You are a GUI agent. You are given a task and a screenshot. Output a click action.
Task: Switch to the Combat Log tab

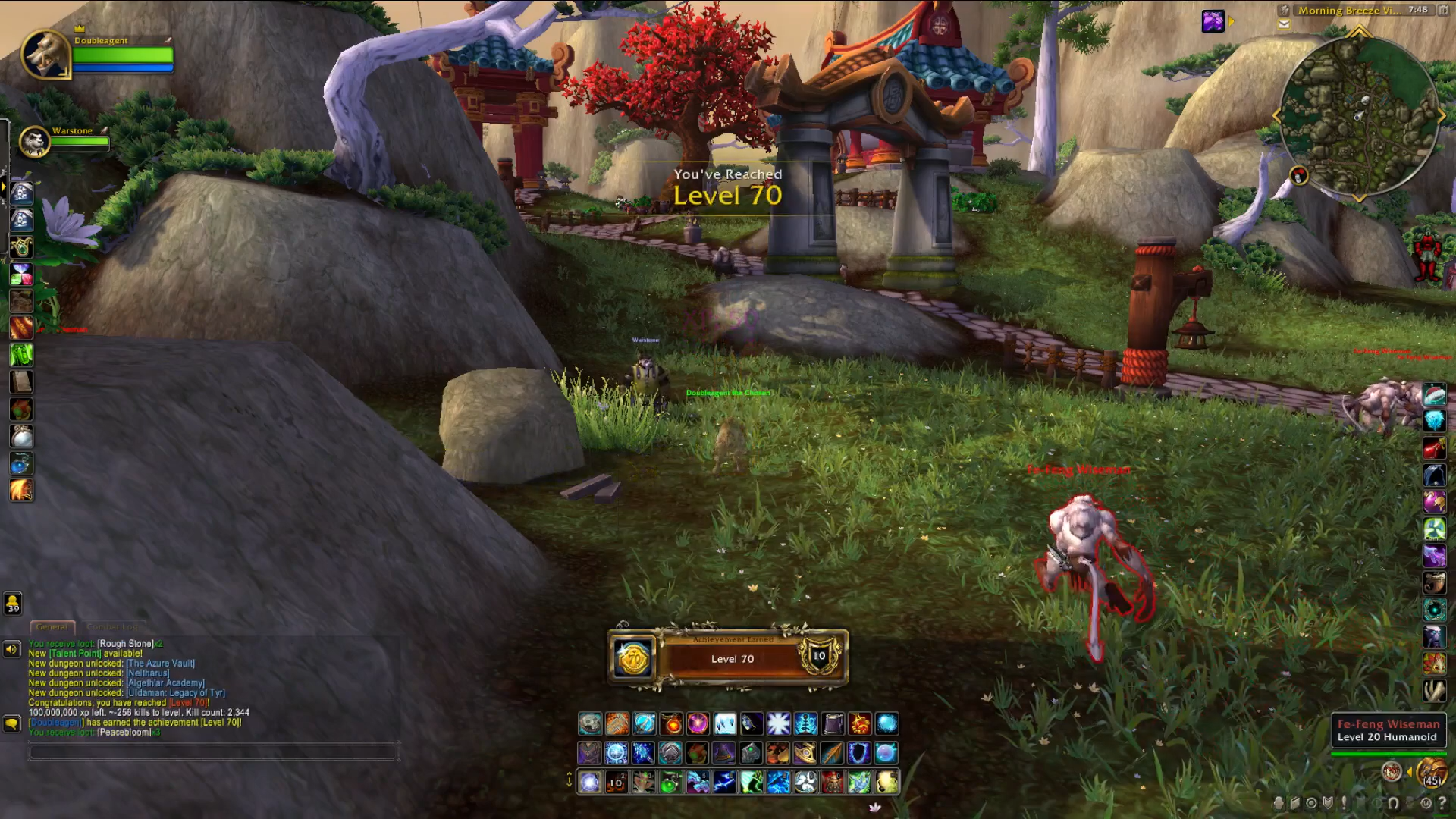(x=112, y=627)
